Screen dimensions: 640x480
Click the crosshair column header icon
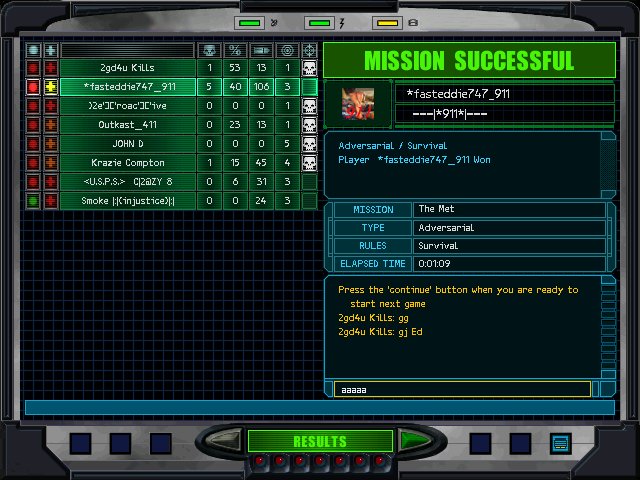coord(310,49)
